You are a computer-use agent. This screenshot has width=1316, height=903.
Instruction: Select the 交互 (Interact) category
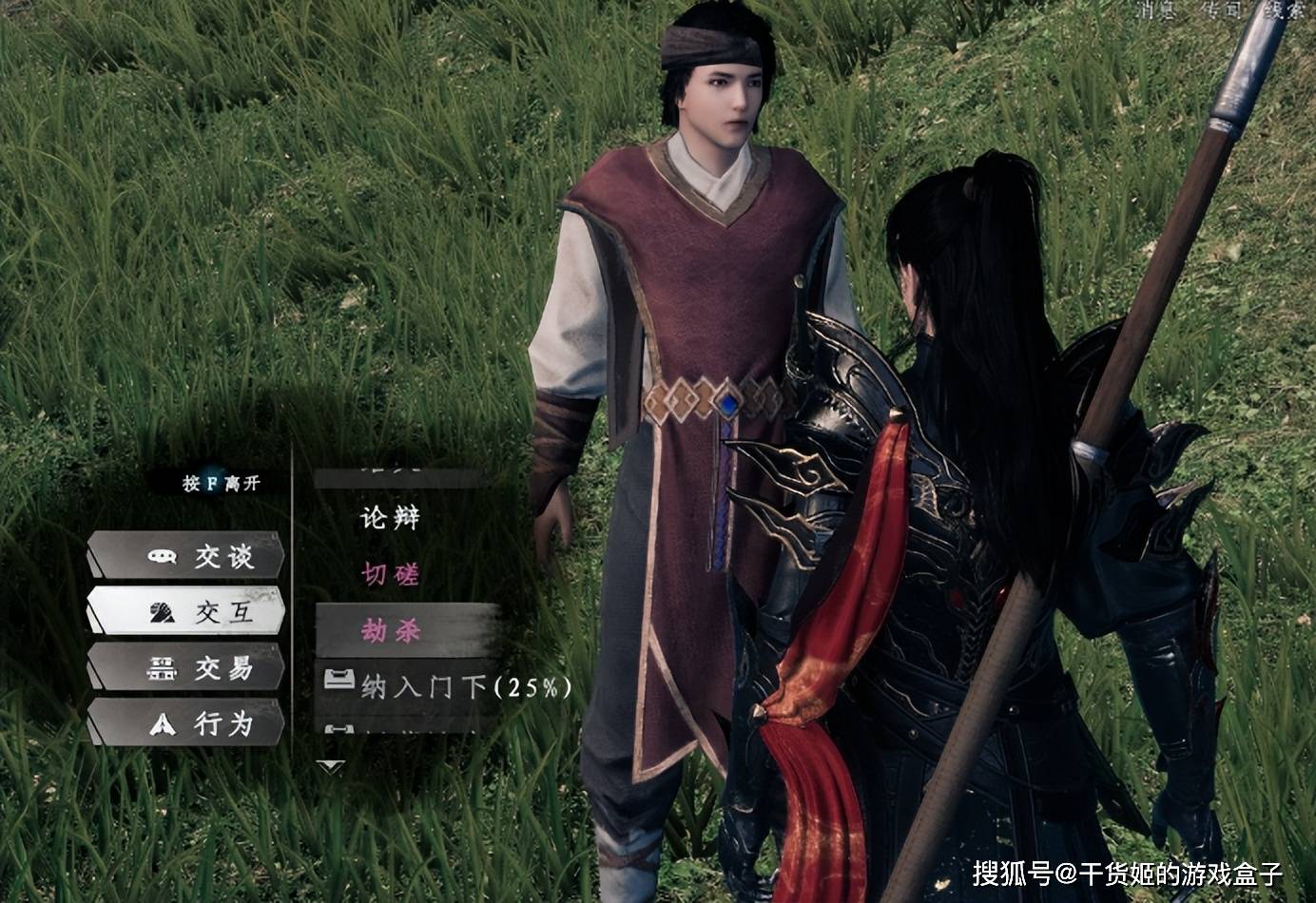click(x=188, y=612)
